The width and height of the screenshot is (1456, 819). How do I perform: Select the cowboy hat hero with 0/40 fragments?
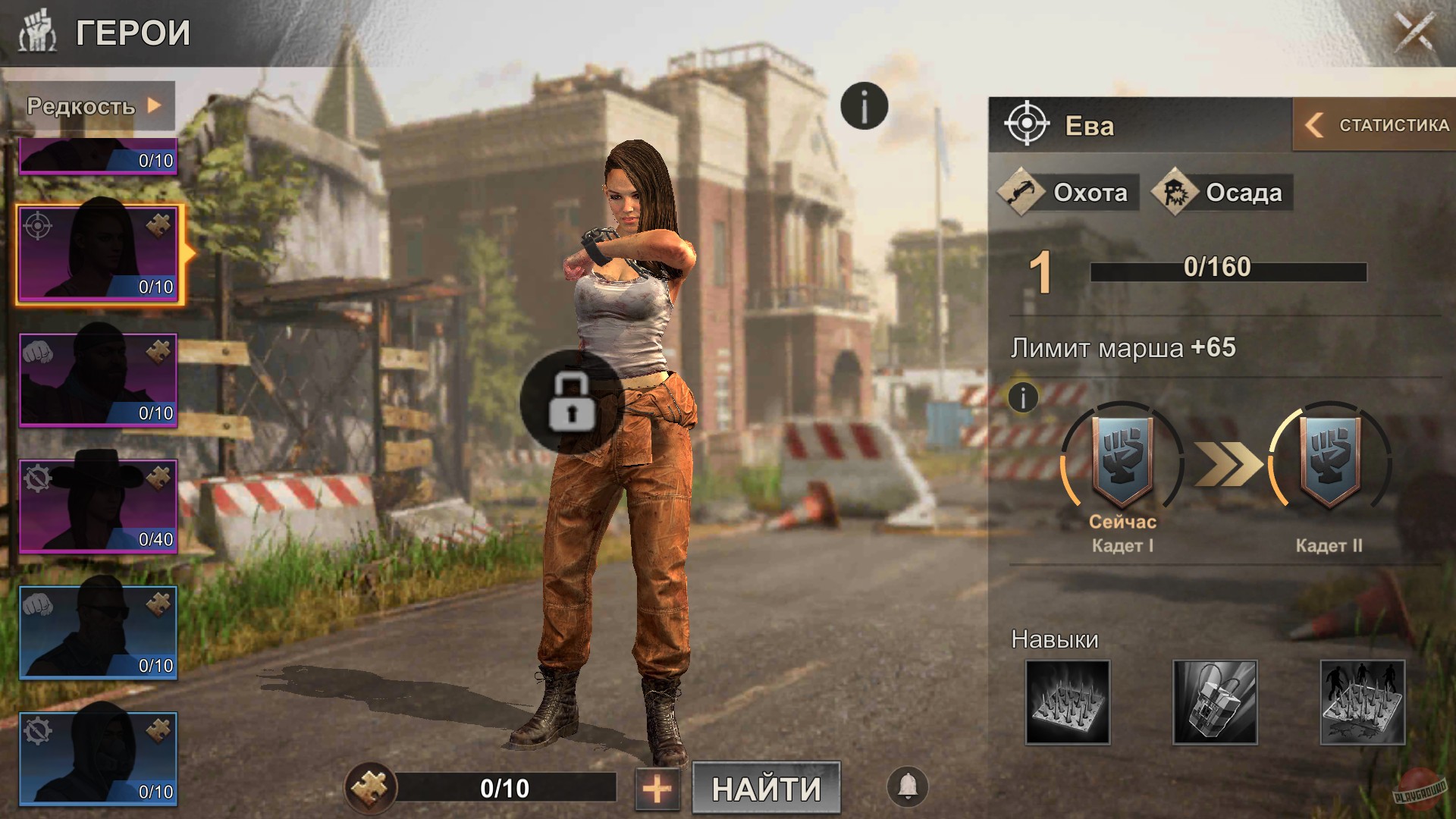pyautogui.click(x=97, y=504)
